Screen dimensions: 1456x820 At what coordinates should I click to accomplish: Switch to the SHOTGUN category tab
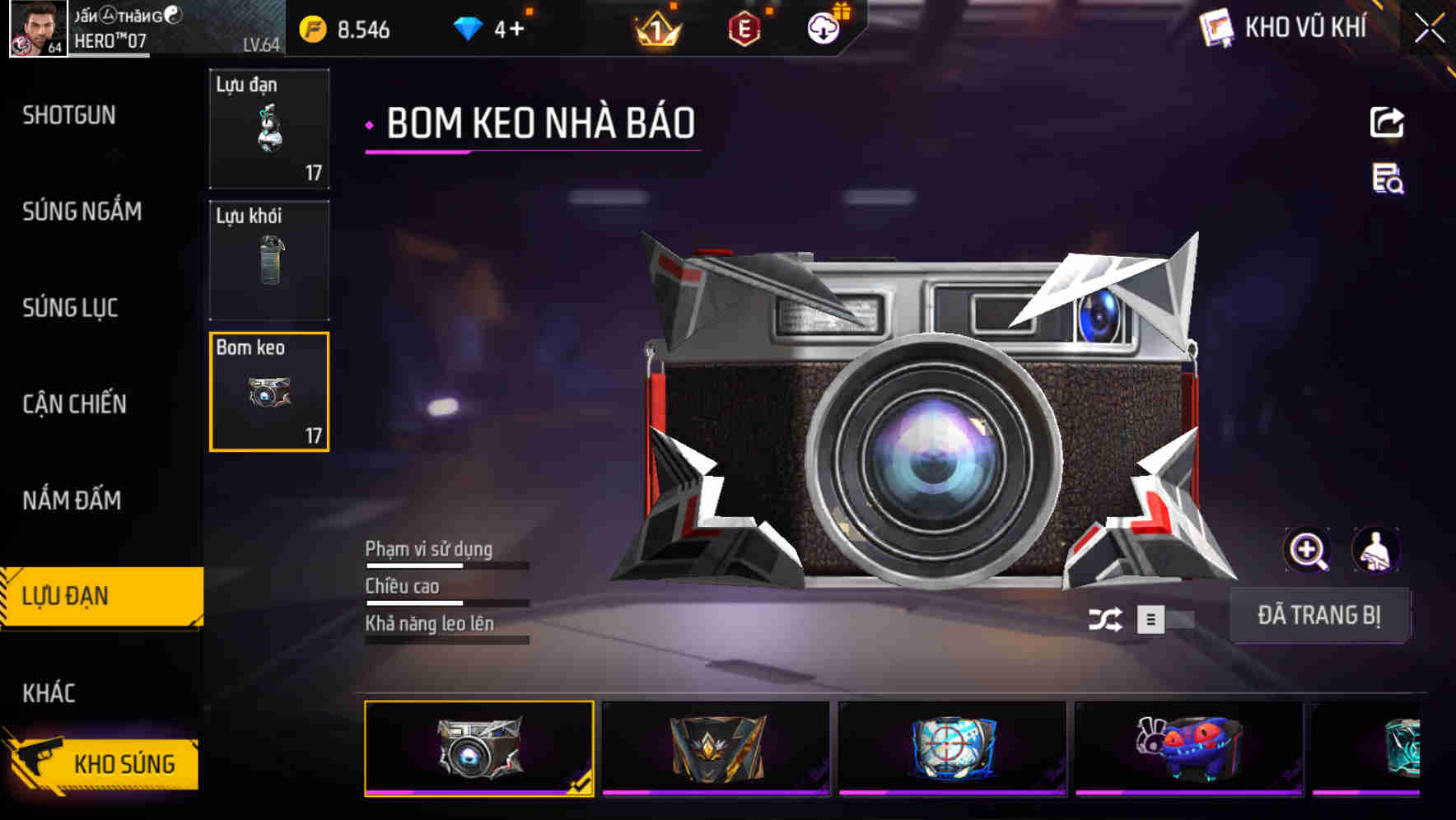(68, 115)
